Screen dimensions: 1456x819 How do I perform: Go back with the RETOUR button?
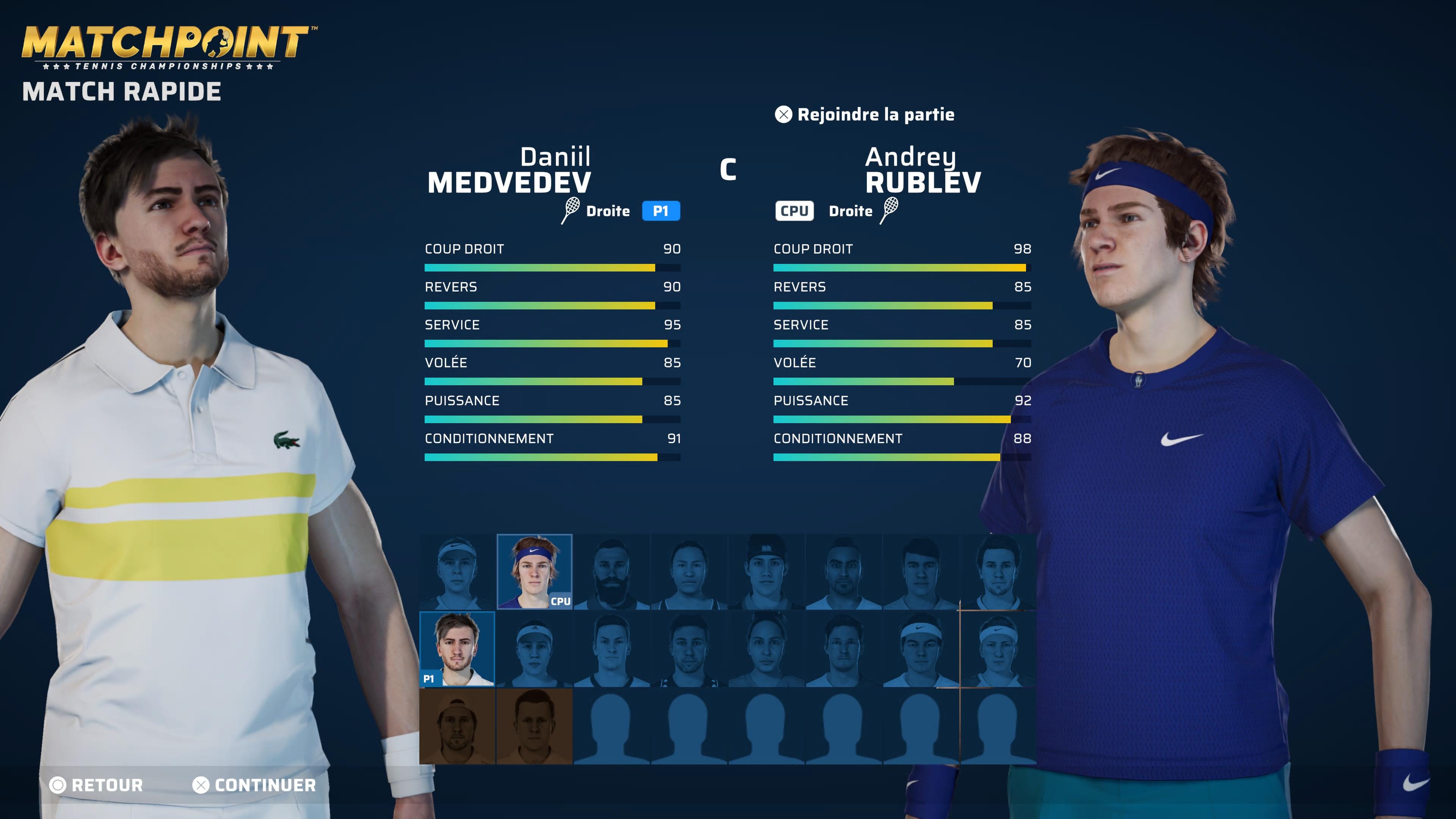tap(97, 785)
